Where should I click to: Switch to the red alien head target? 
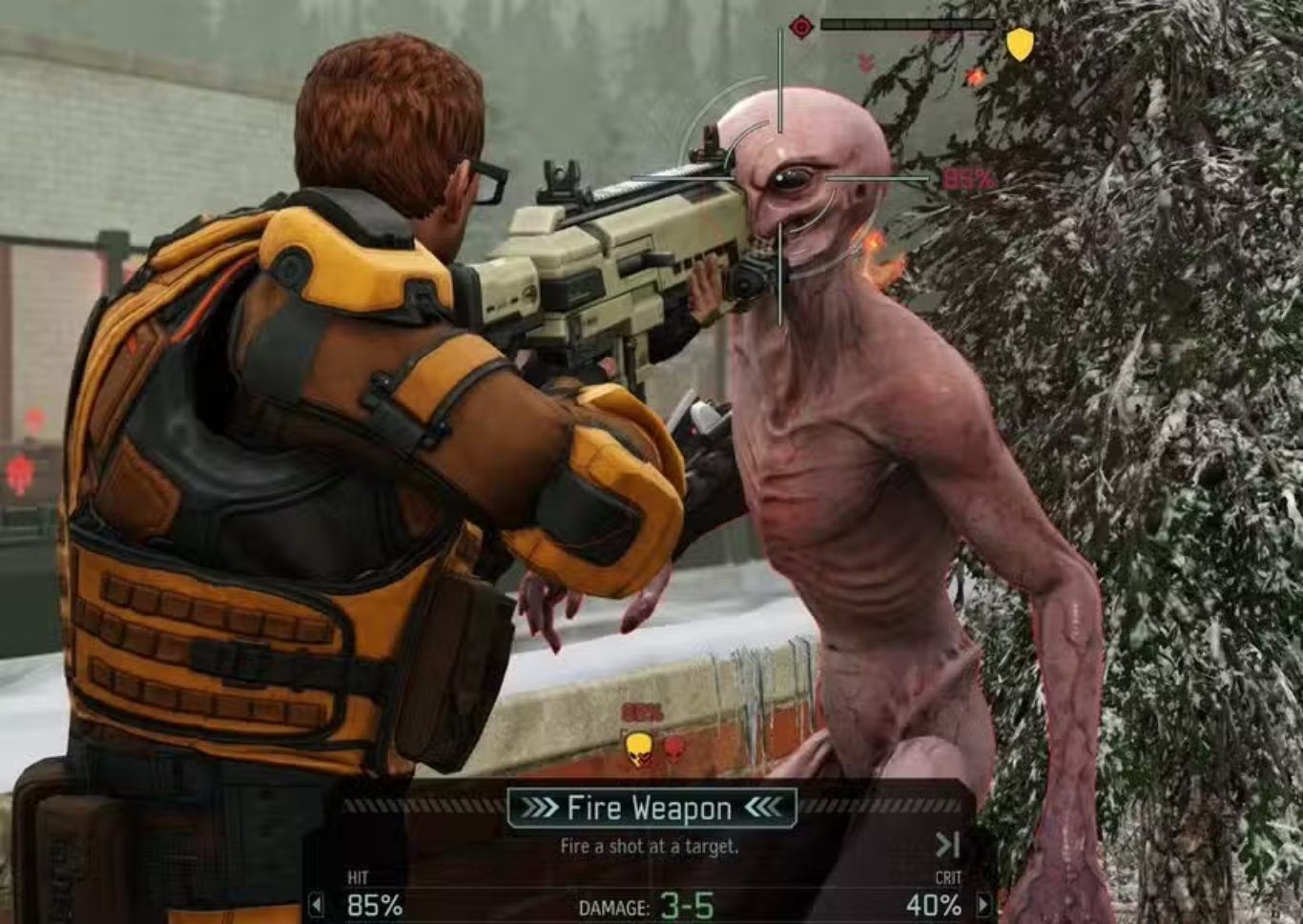(674, 747)
